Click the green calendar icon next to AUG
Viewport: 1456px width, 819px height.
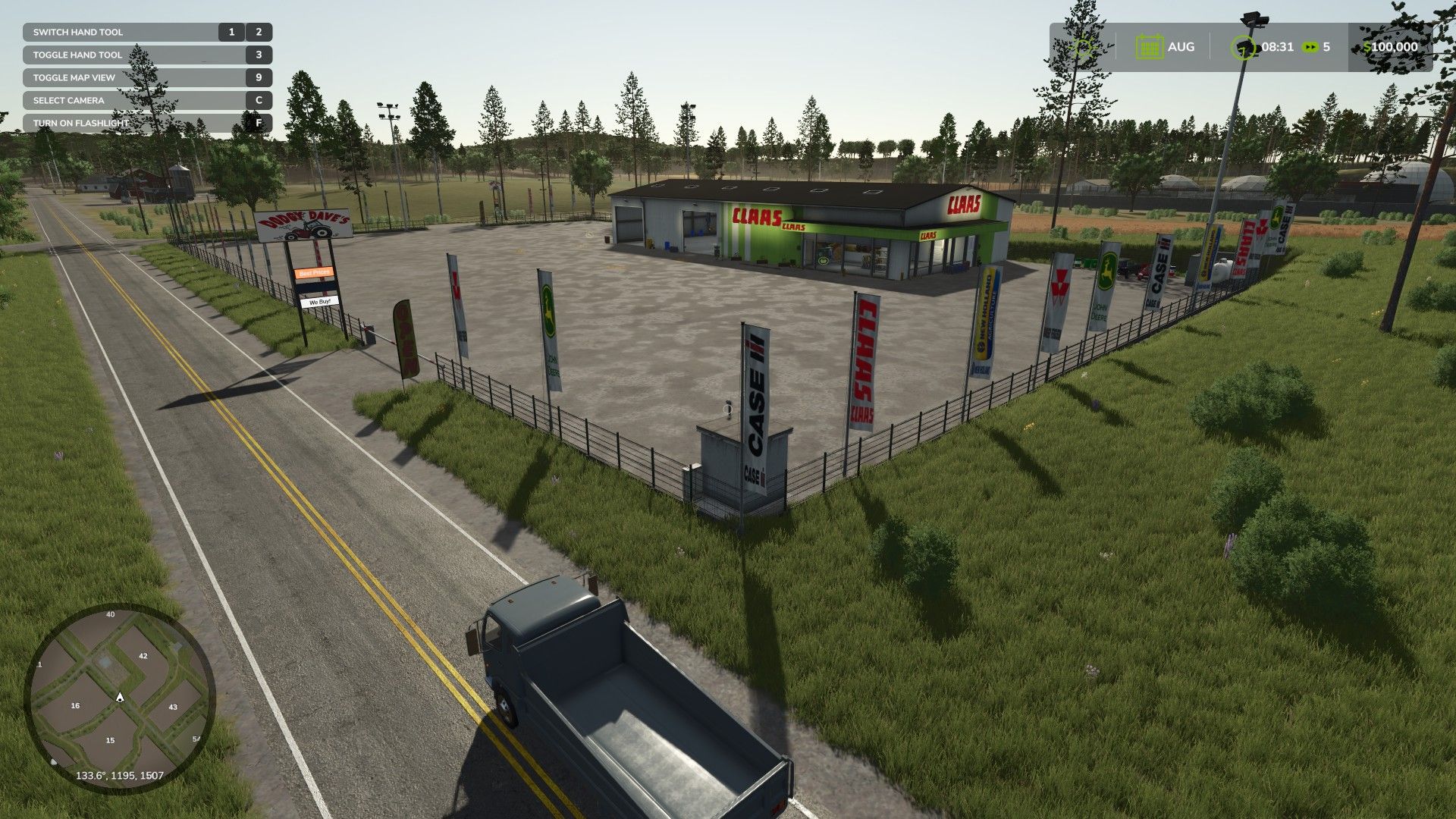coord(1150,47)
